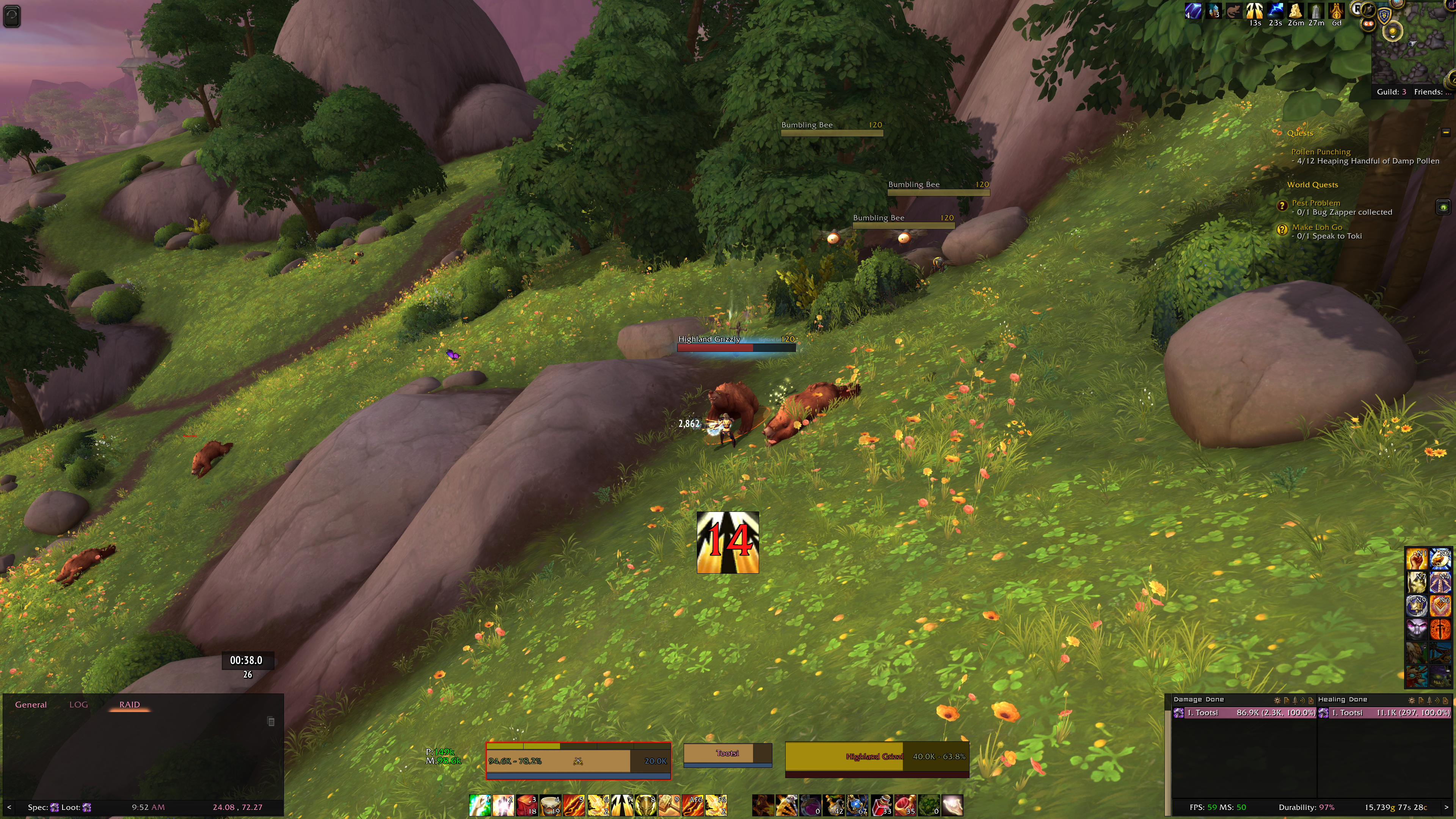This screenshot has height=819, width=1456.
Task: Cast the crown blessing ability N9
Action: point(1416,606)
